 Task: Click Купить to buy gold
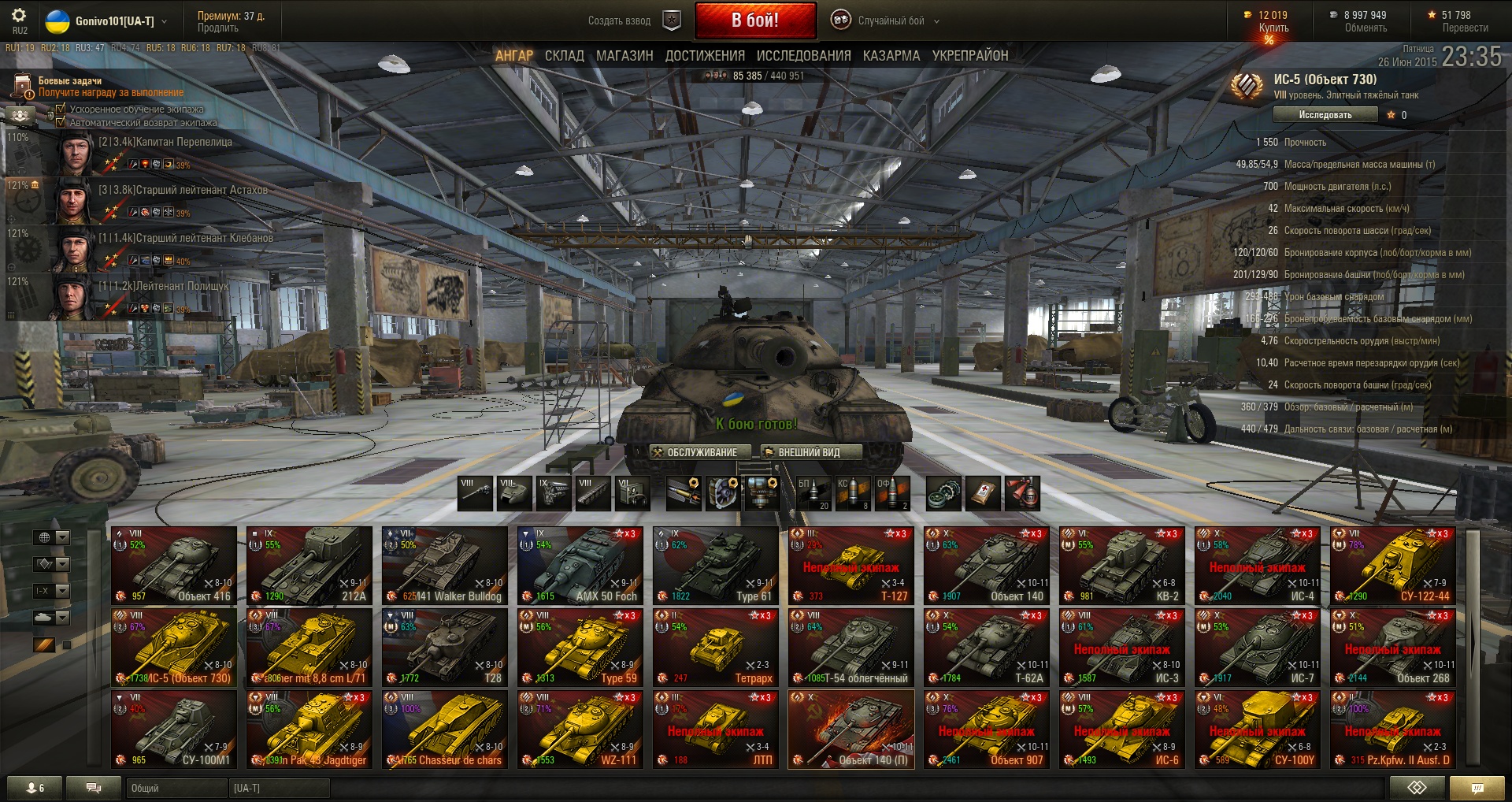(x=1273, y=28)
